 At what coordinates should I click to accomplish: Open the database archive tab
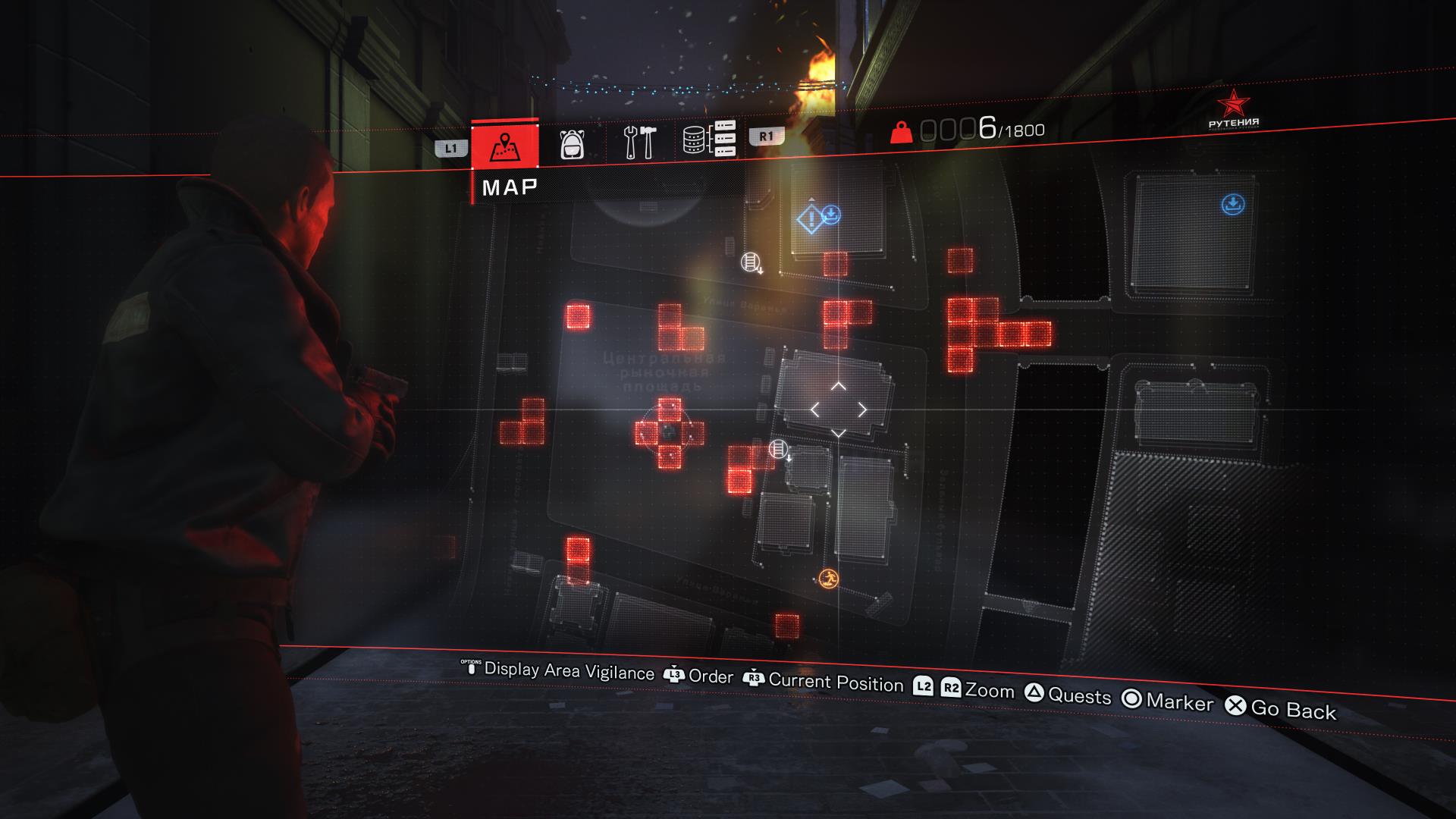pyautogui.click(x=709, y=140)
